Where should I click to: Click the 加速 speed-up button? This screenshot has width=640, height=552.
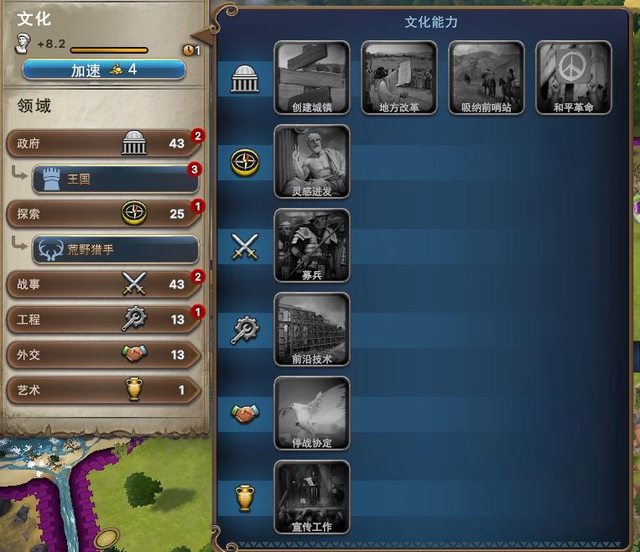103,69
